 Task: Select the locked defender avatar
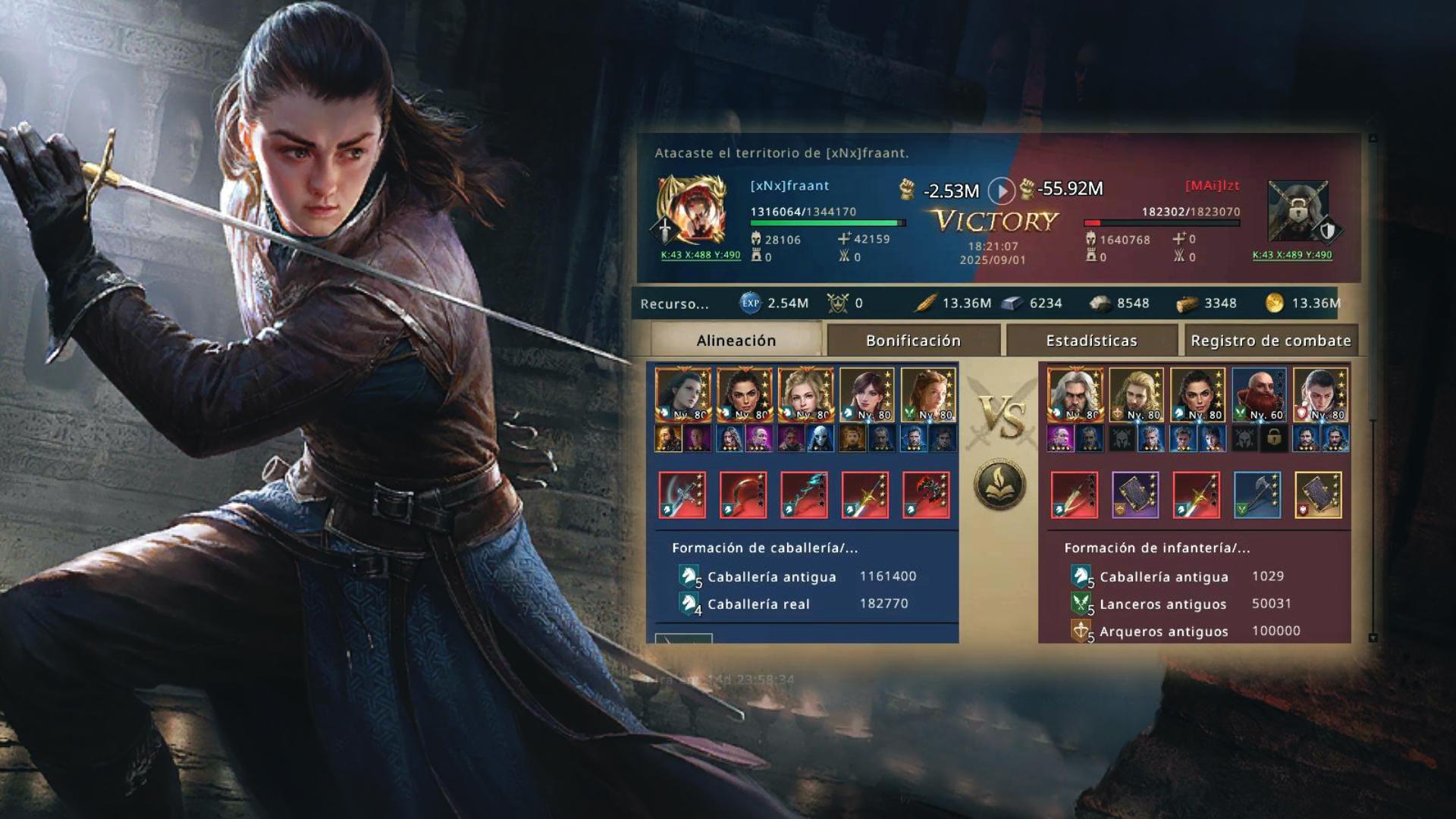pyautogui.click(x=1298, y=210)
